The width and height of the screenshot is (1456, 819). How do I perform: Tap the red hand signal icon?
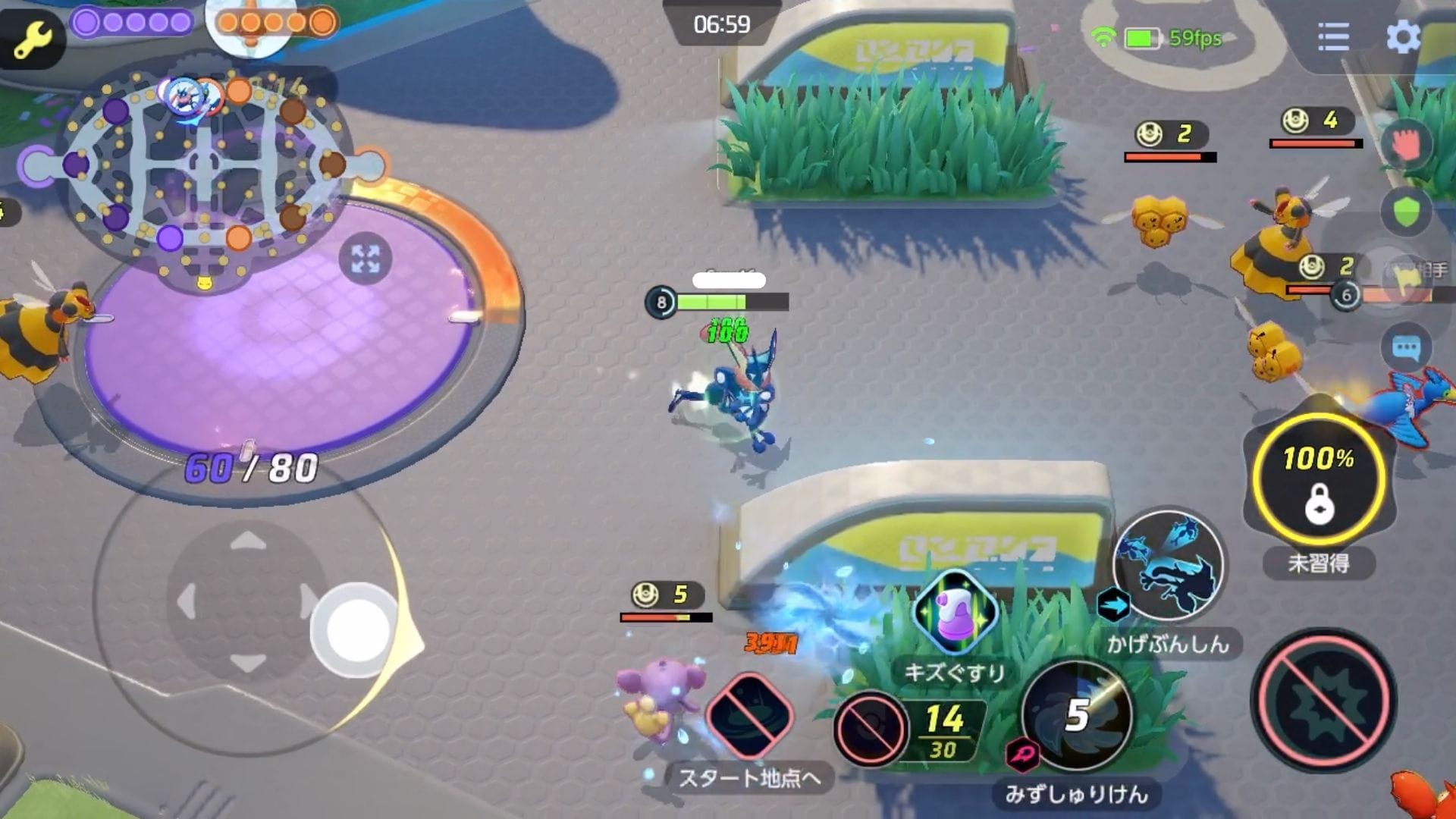click(1405, 144)
